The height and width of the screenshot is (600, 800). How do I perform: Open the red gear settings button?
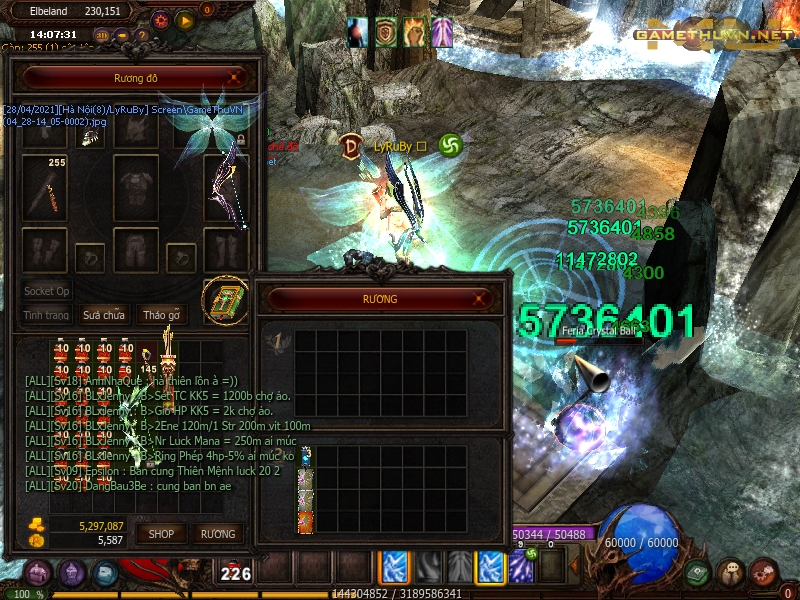[x=161, y=19]
